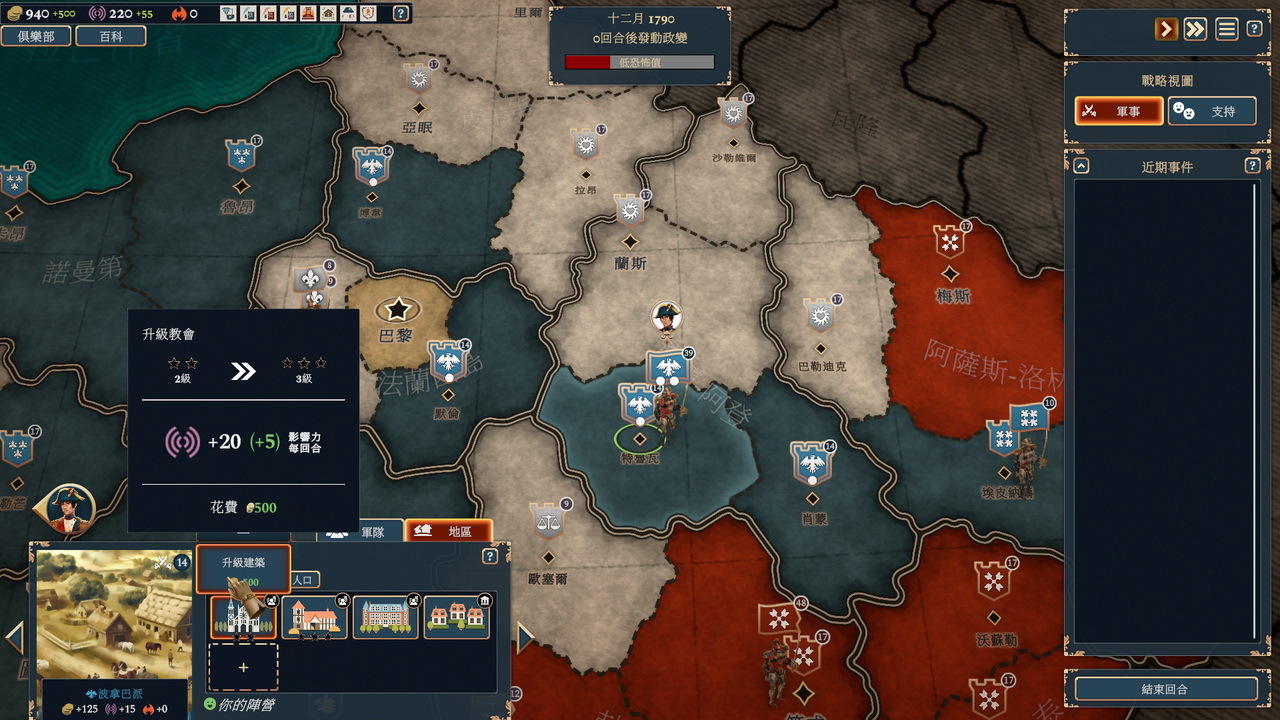Select the three small houses building slot
This screenshot has width=1280, height=720.
coord(457,618)
